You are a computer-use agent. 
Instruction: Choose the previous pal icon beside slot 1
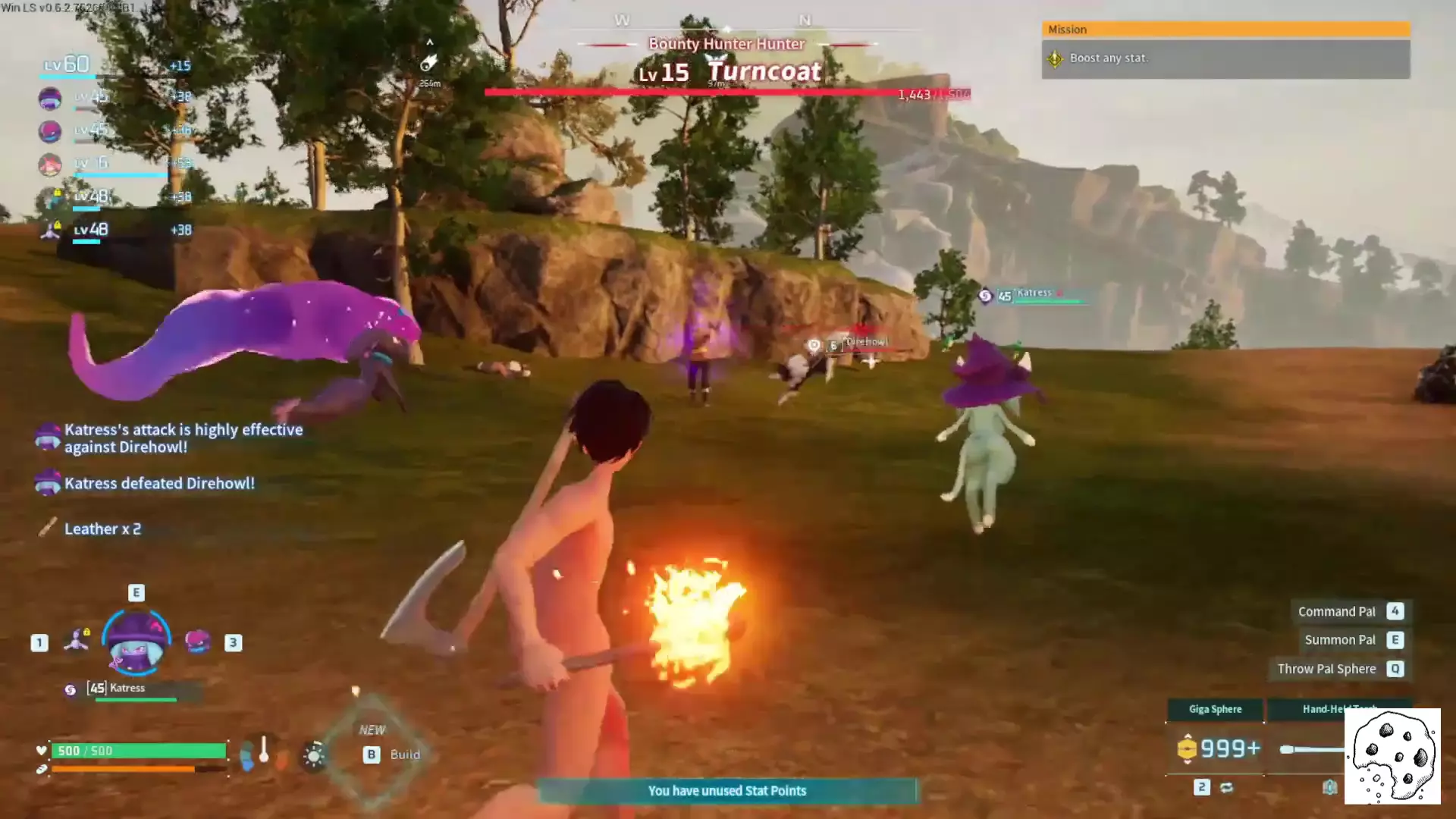[77, 641]
